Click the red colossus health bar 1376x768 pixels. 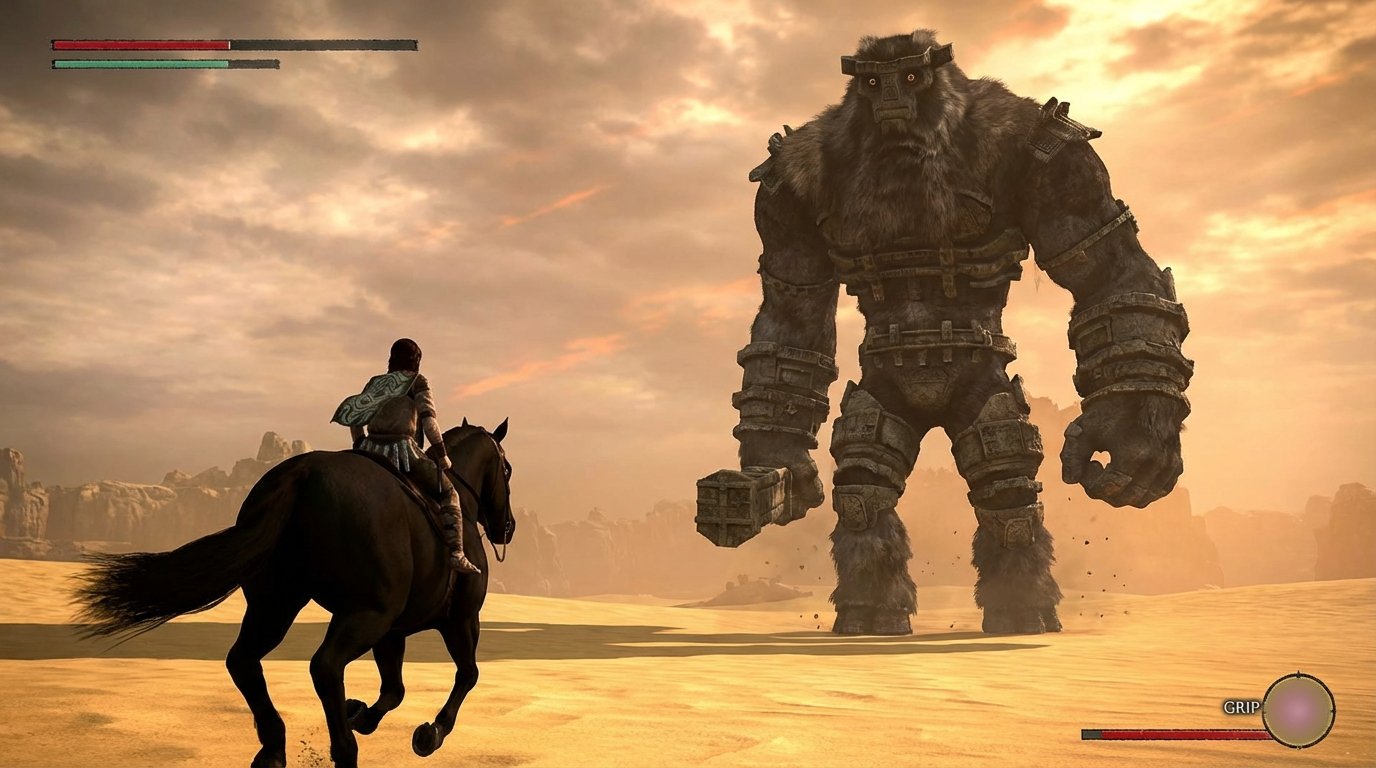click(x=140, y=44)
